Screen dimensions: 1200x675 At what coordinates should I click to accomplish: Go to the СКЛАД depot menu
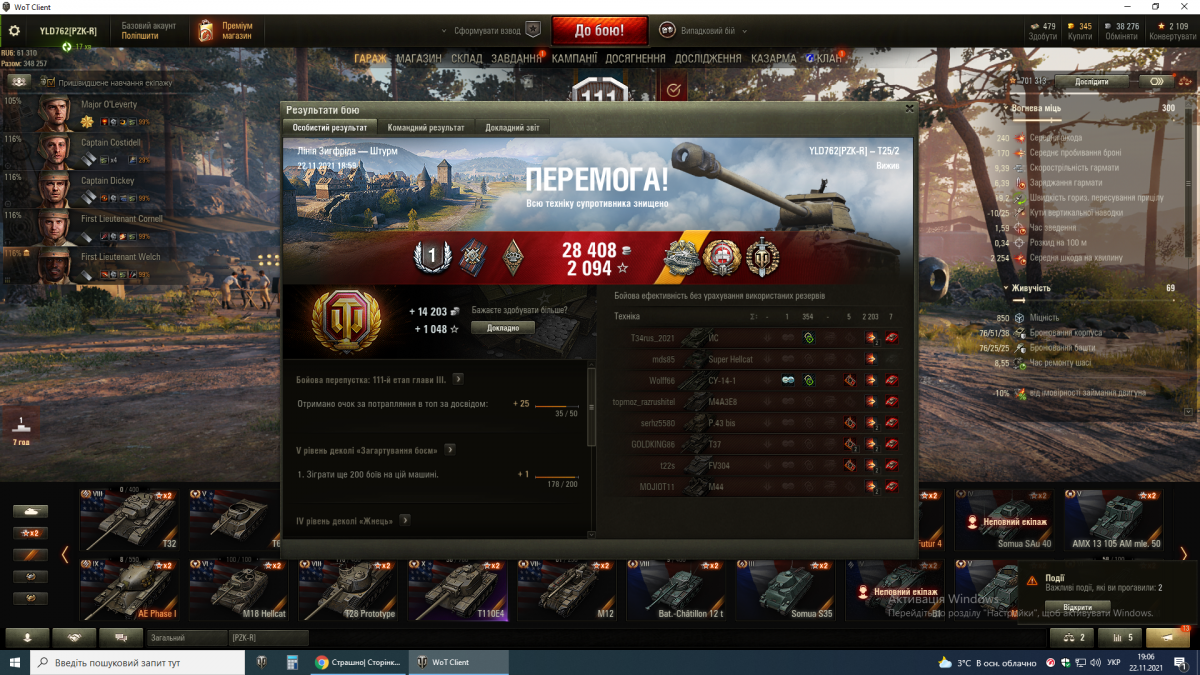click(x=466, y=59)
